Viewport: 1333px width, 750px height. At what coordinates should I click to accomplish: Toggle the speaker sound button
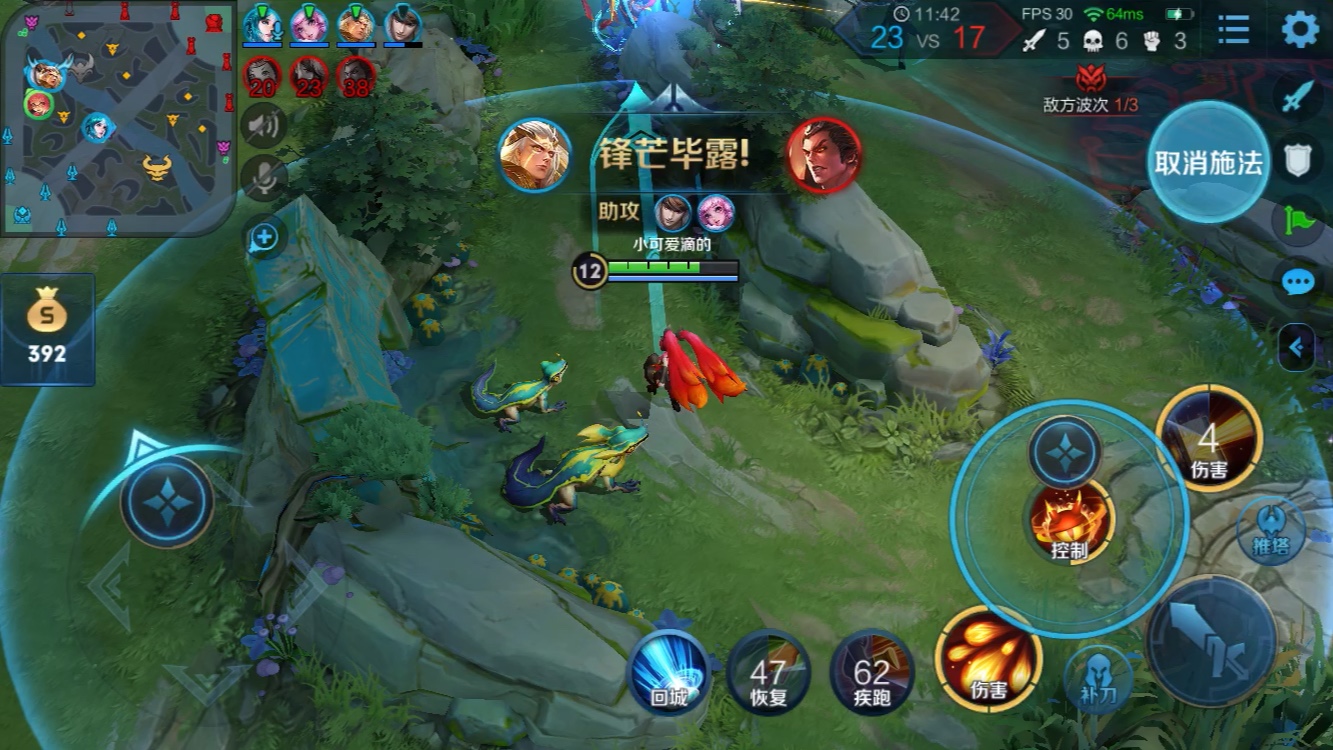coord(264,125)
